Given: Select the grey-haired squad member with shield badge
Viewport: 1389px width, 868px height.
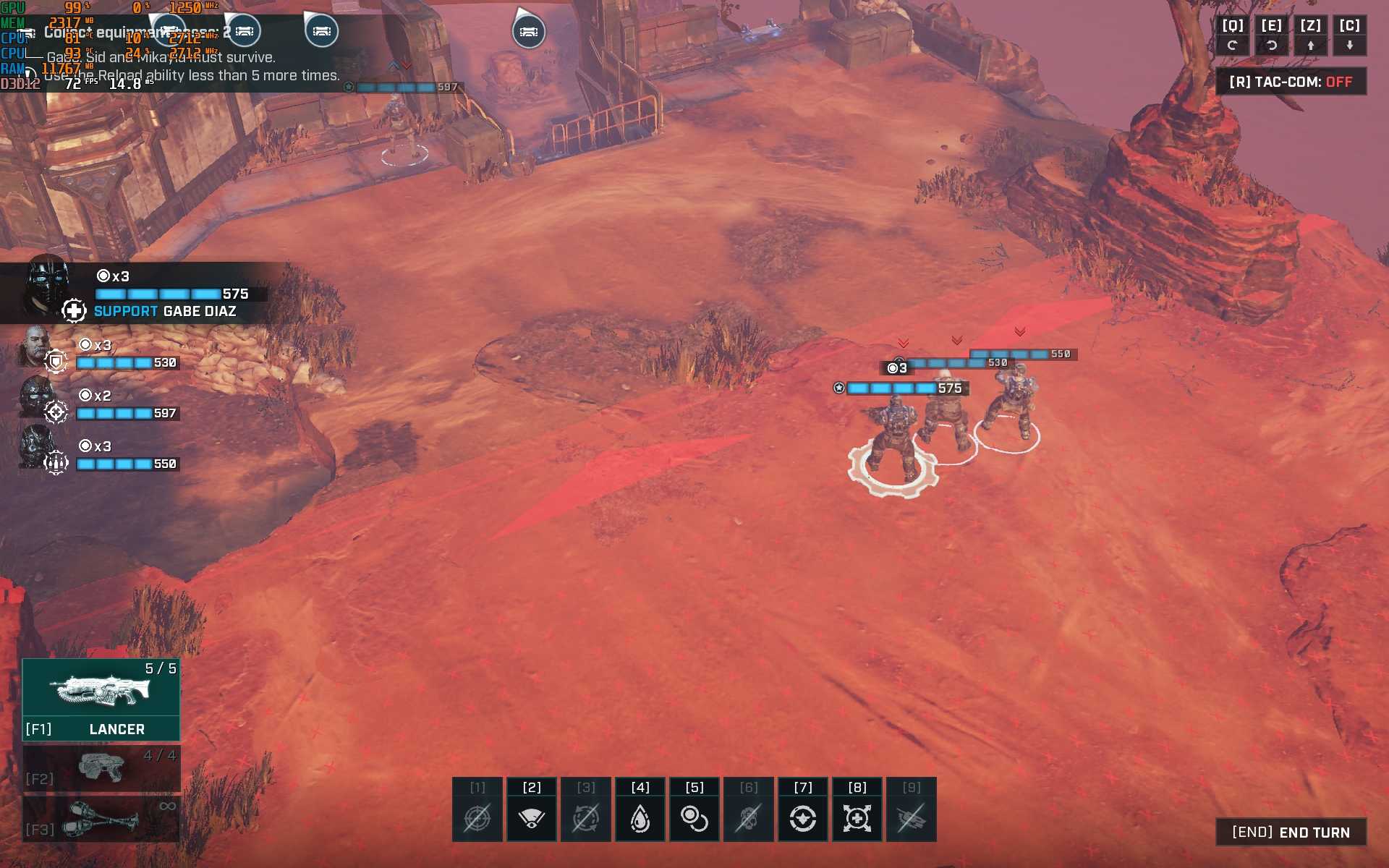Looking at the screenshot, I should (x=36, y=347).
